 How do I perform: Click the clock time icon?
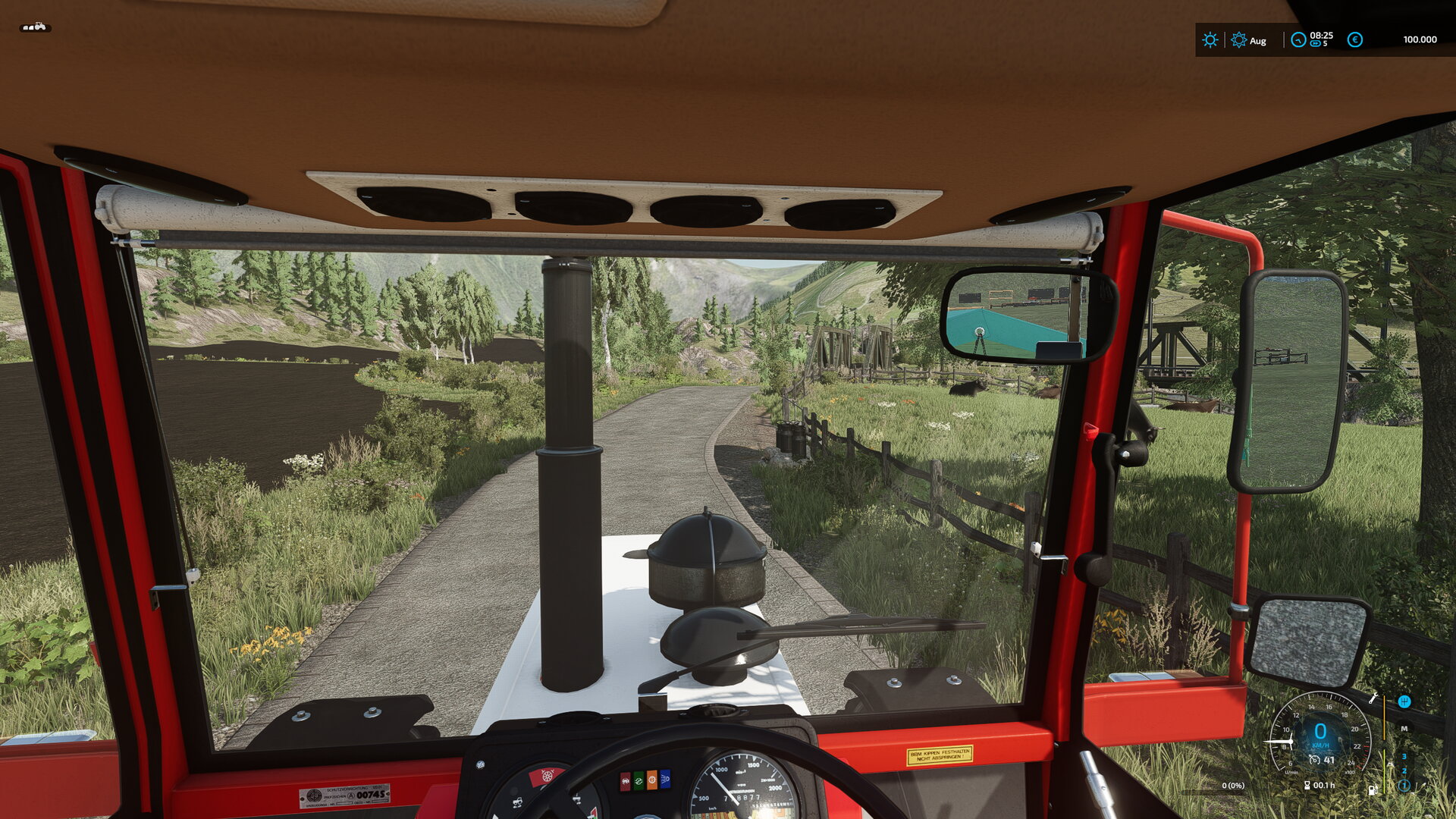coord(1298,40)
